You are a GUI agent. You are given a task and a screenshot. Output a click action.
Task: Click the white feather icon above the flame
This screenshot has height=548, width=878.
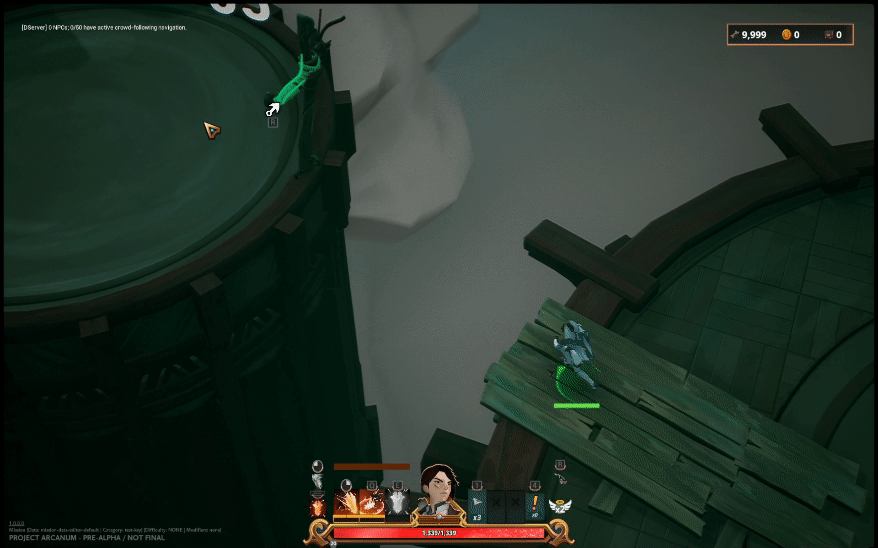pos(318,482)
